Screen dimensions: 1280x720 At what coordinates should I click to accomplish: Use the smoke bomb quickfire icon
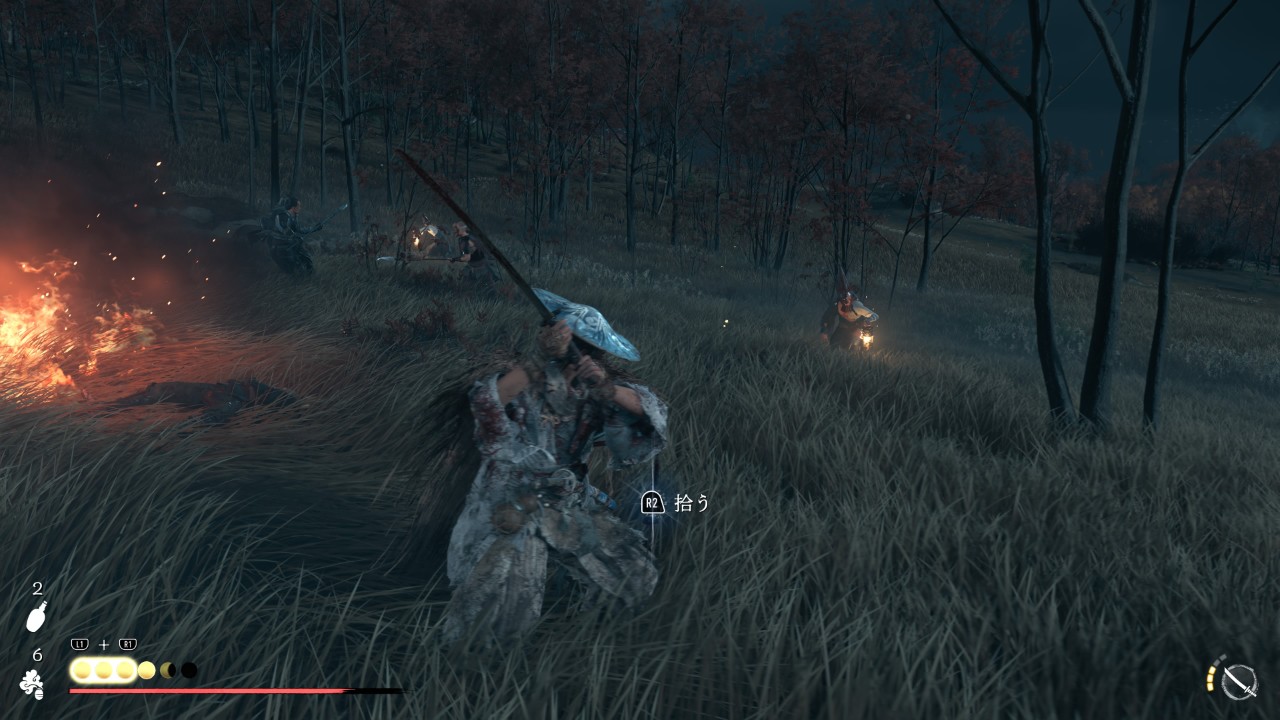[x=31, y=684]
